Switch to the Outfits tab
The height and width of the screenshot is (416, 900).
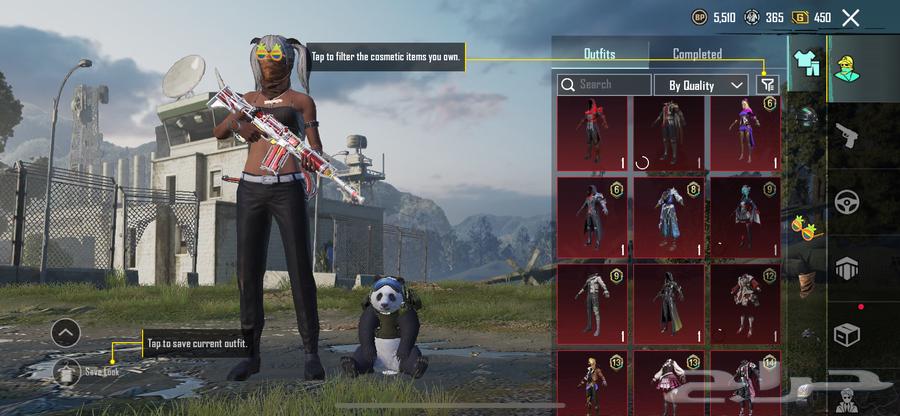(600, 54)
